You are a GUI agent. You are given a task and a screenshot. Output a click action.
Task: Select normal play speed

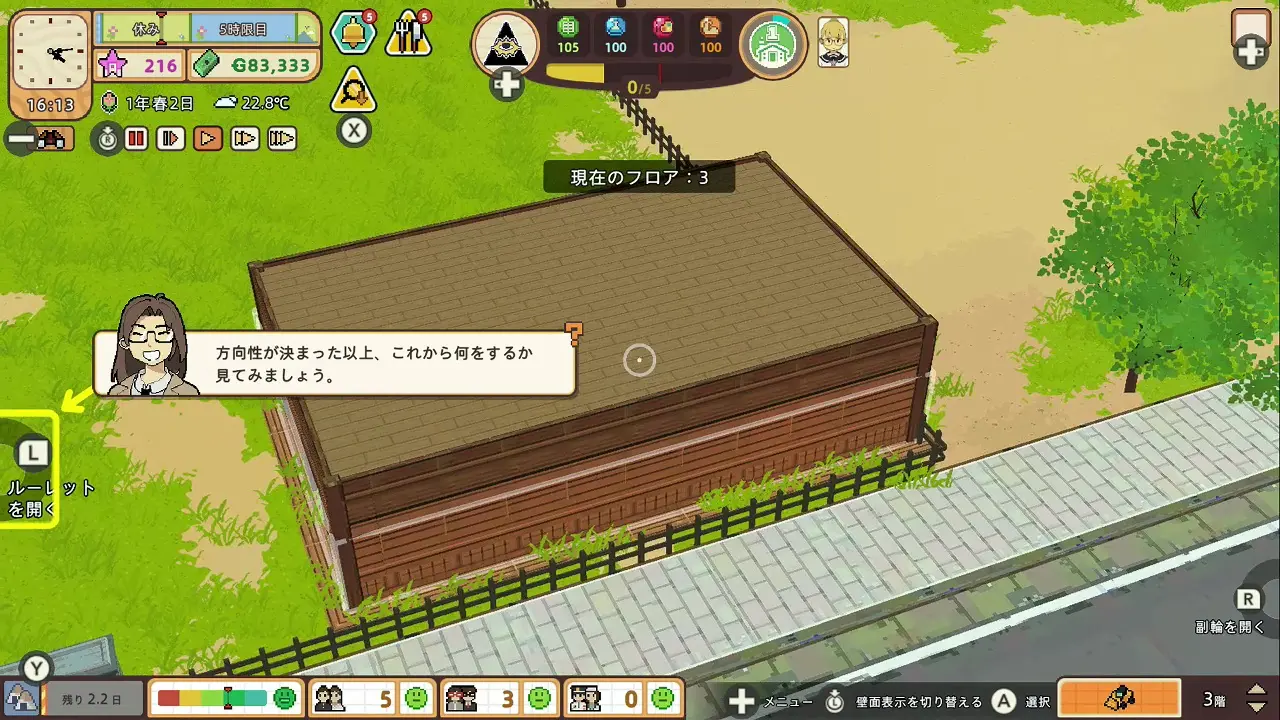click(x=208, y=139)
